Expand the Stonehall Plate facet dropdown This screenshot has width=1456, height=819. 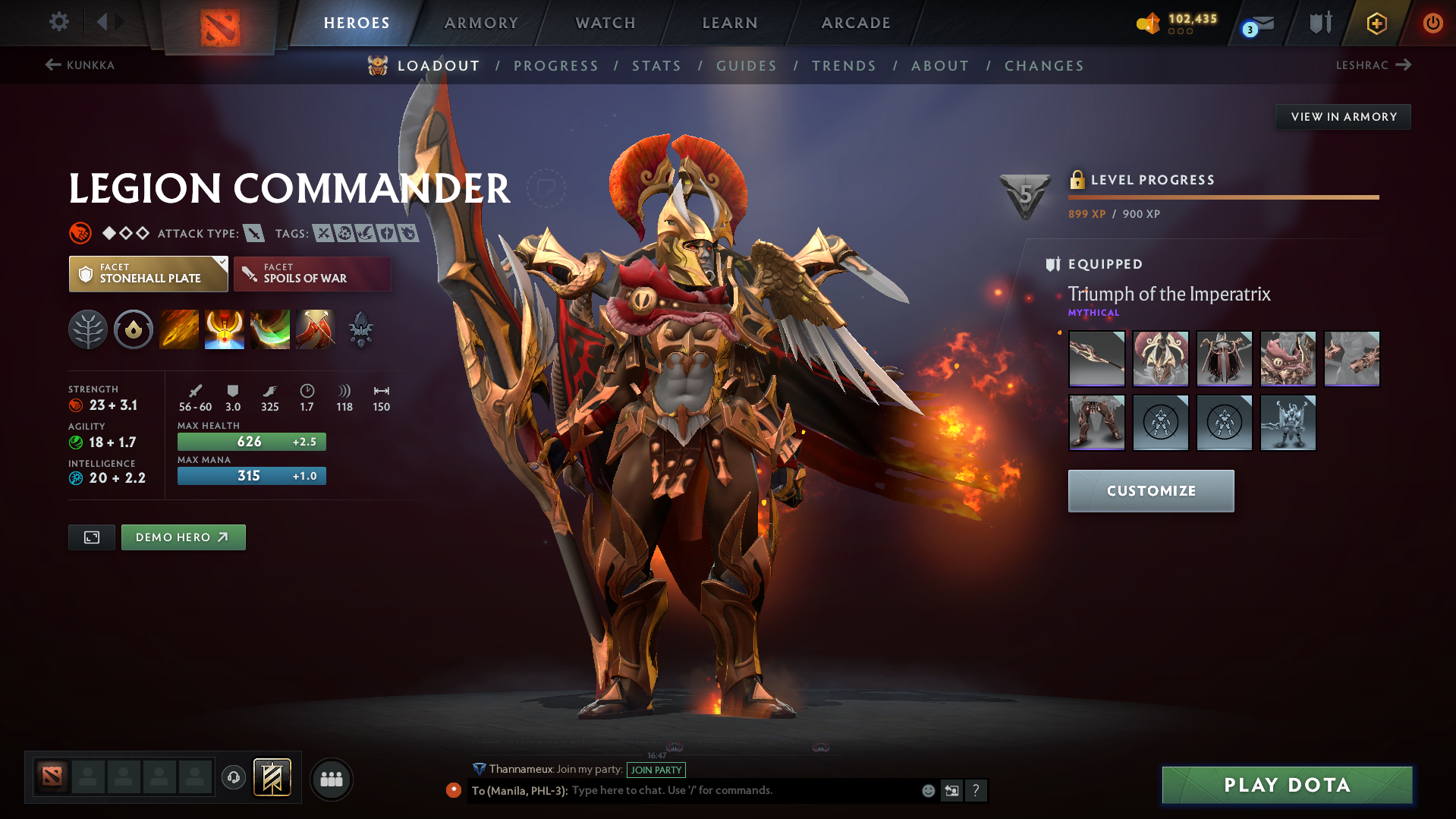click(x=221, y=263)
